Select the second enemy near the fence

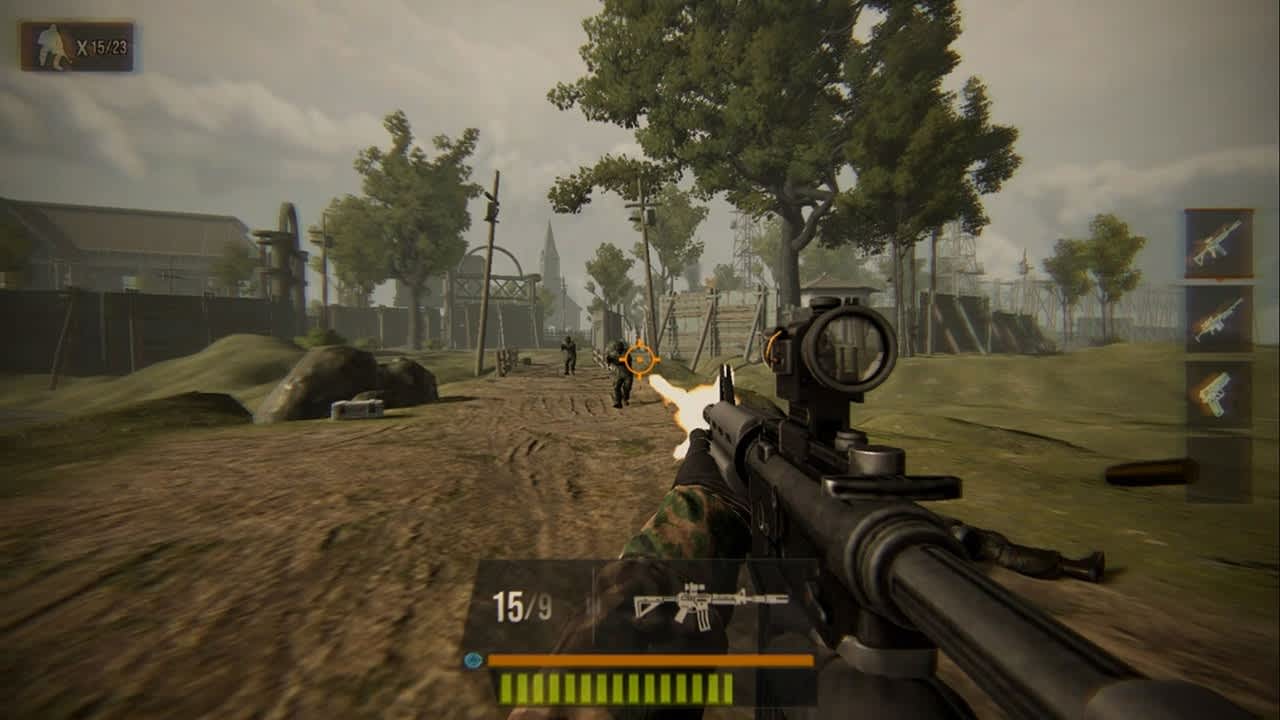click(x=566, y=355)
